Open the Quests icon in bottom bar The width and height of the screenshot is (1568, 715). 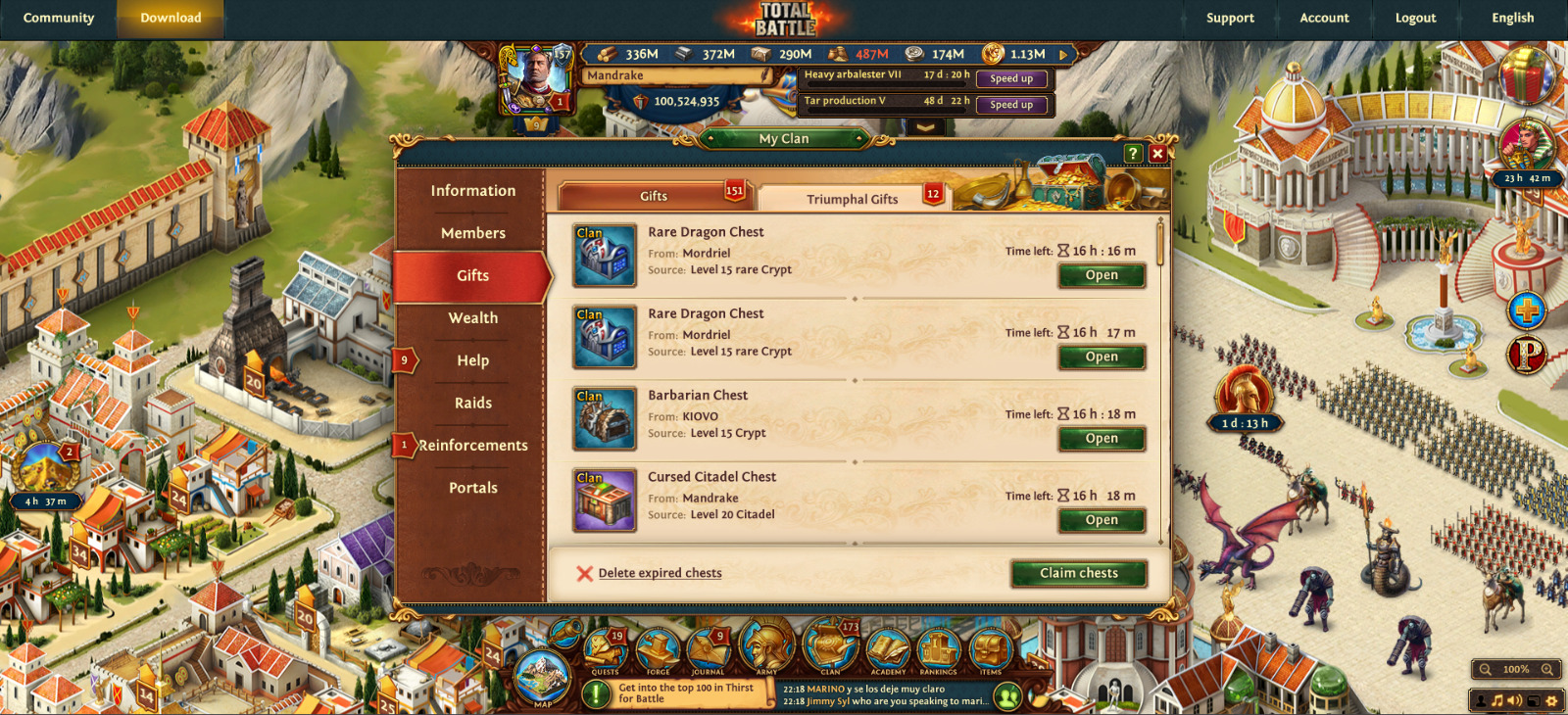coord(606,650)
